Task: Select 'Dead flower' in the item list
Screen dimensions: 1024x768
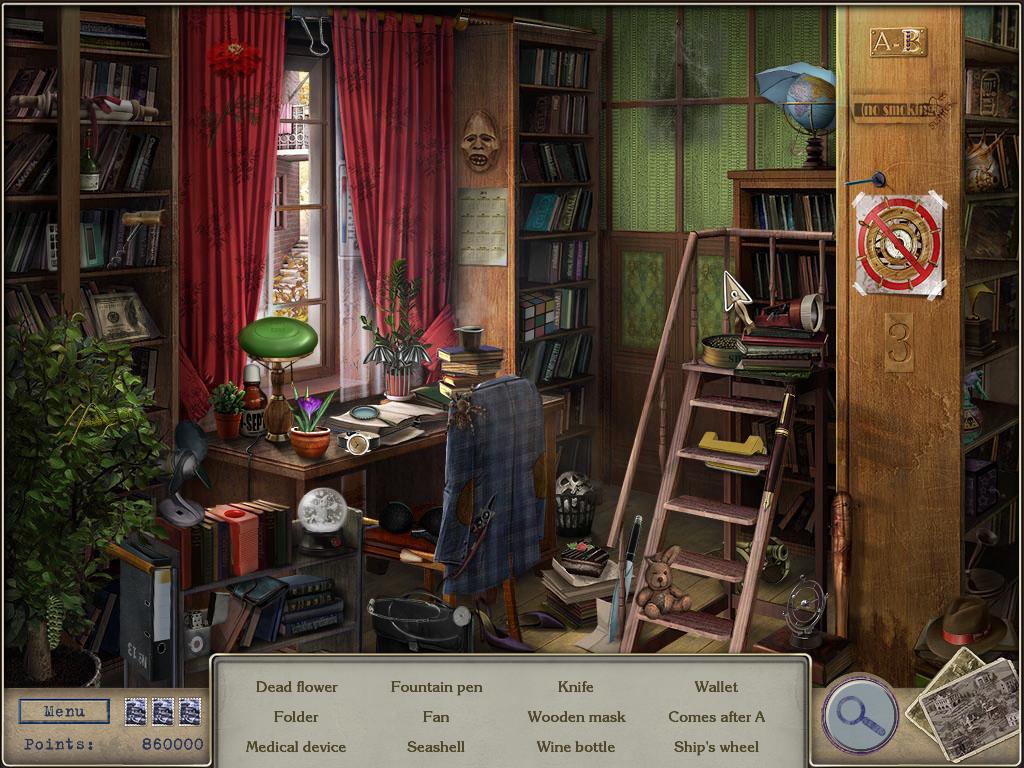Action: click(296, 687)
